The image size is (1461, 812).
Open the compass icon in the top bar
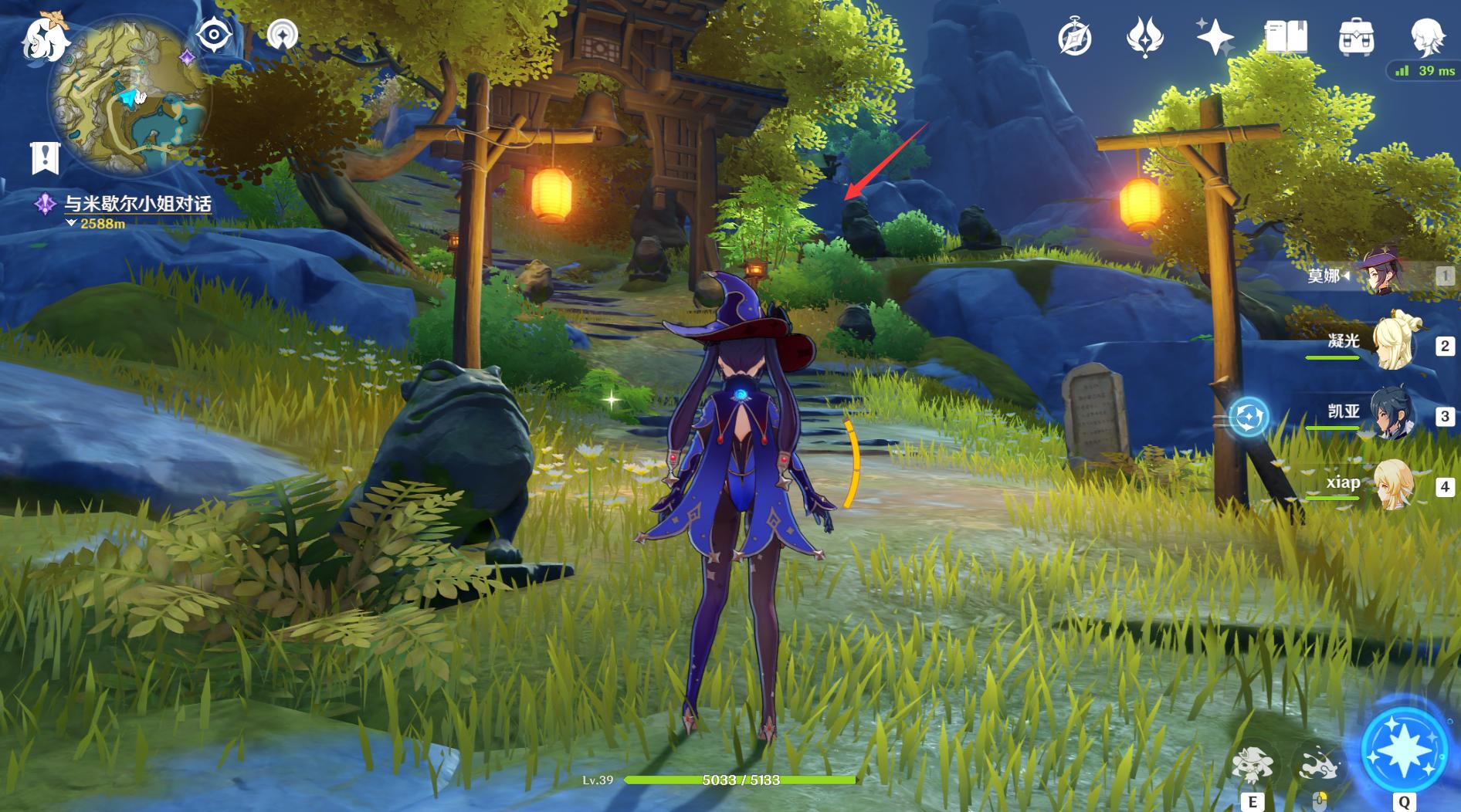click(x=1074, y=37)
